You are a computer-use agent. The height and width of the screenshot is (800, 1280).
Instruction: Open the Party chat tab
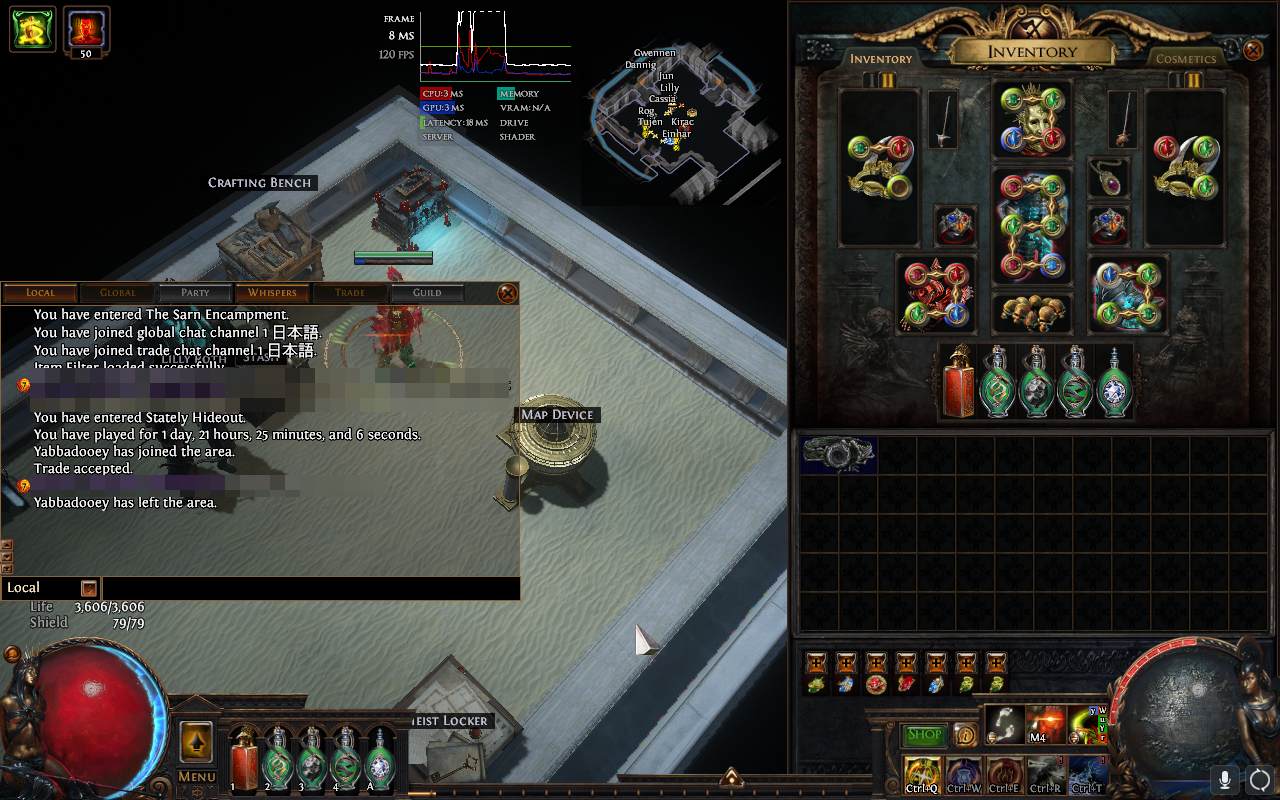tap(195, 293)
